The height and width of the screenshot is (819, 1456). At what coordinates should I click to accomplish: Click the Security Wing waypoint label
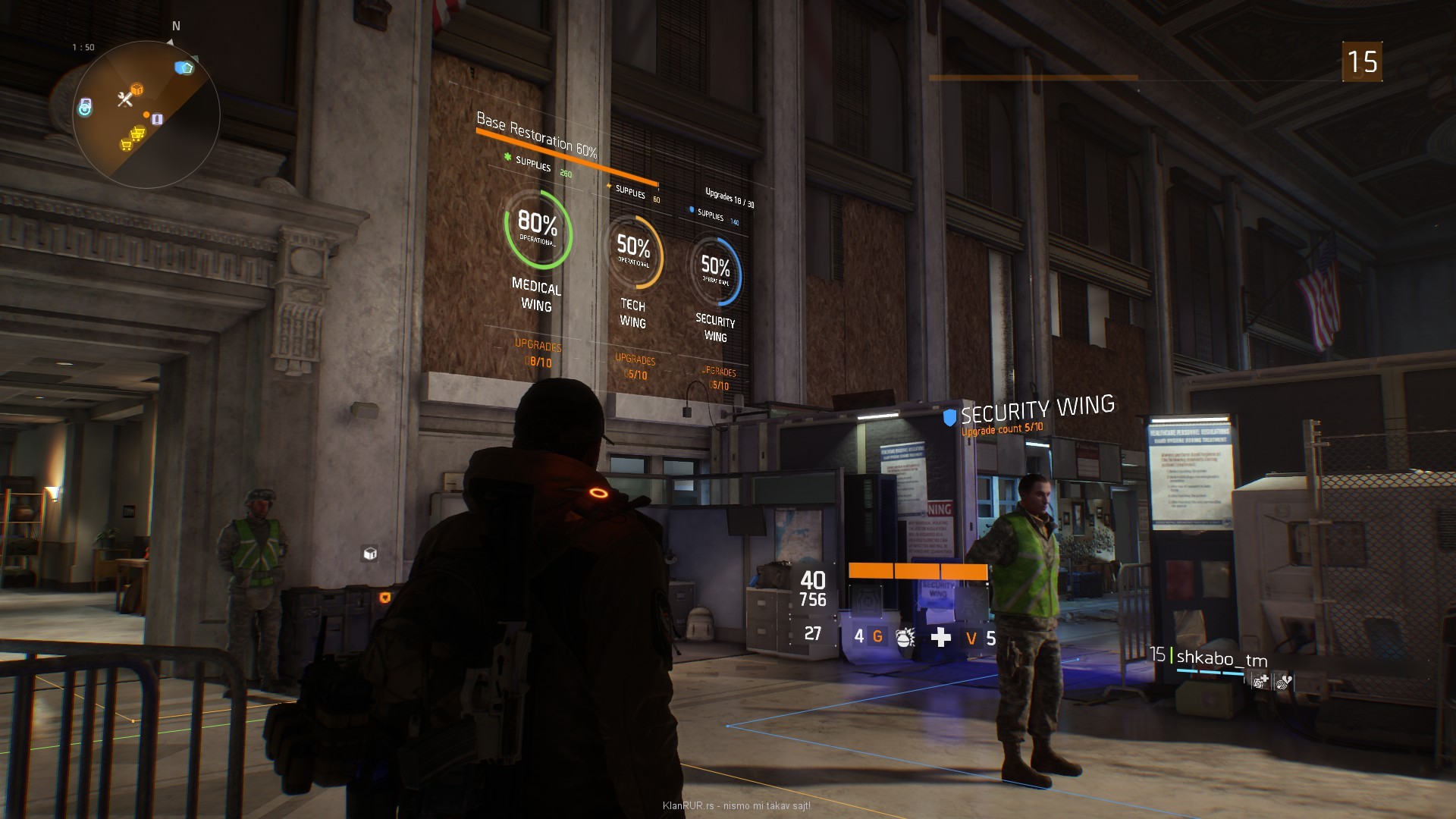point(1037,411)
